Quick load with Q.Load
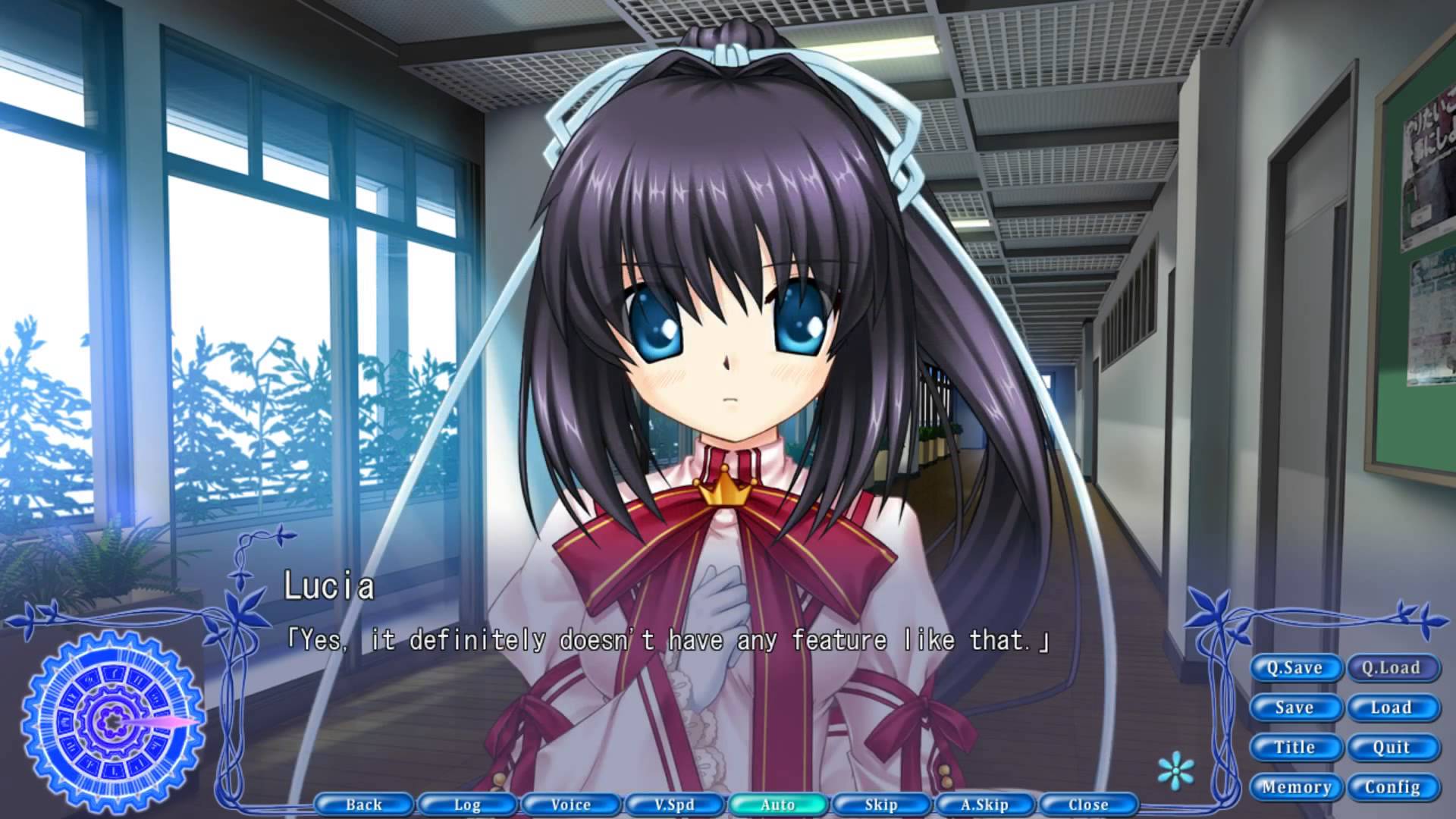This screenshot has height=819, width=1456. pyautogui.click(x=1392, y=668)
